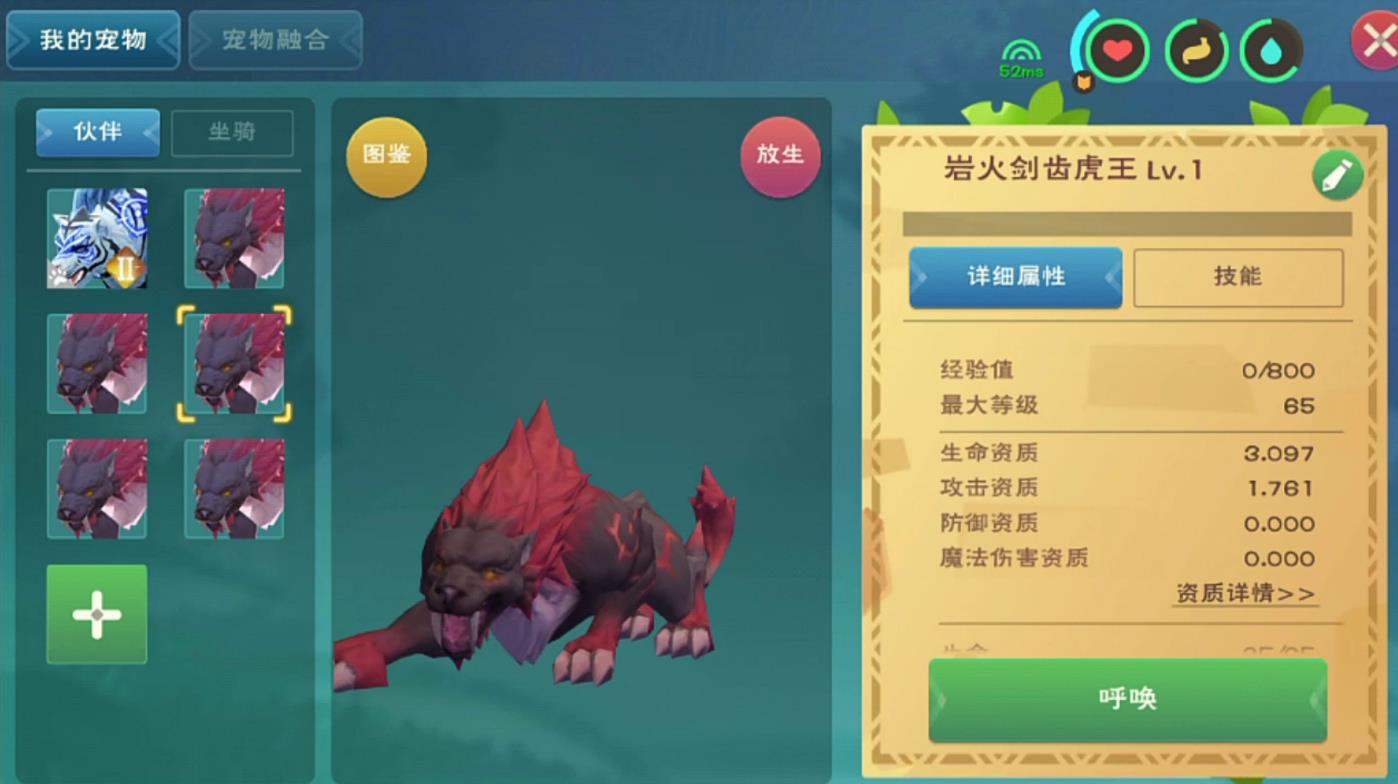Image resolution: width=1398 pixels, height=784 pixels.
Task: Summon the pet with 呼唤
Action: 1127,699
